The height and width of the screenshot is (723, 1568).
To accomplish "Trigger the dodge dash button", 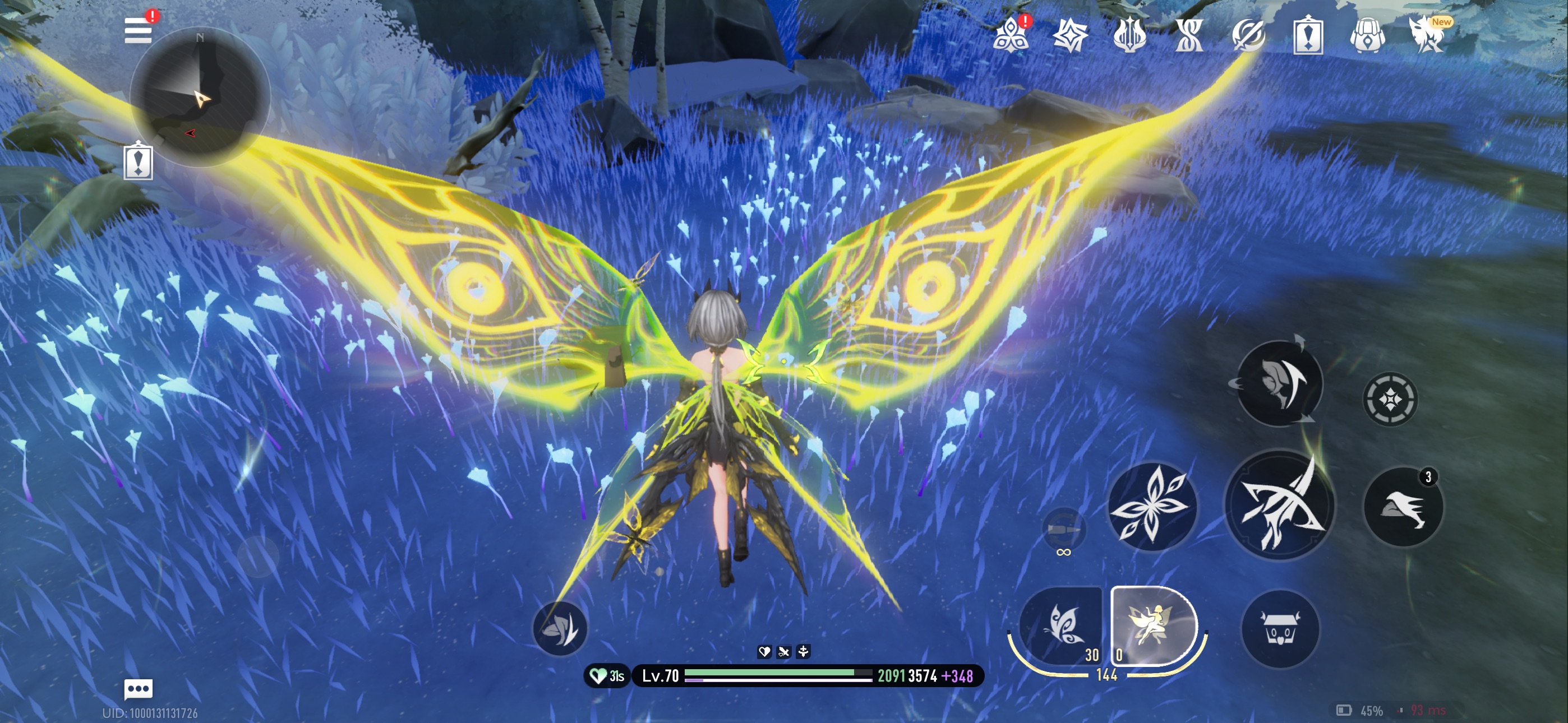I will tap(1403, 506).
